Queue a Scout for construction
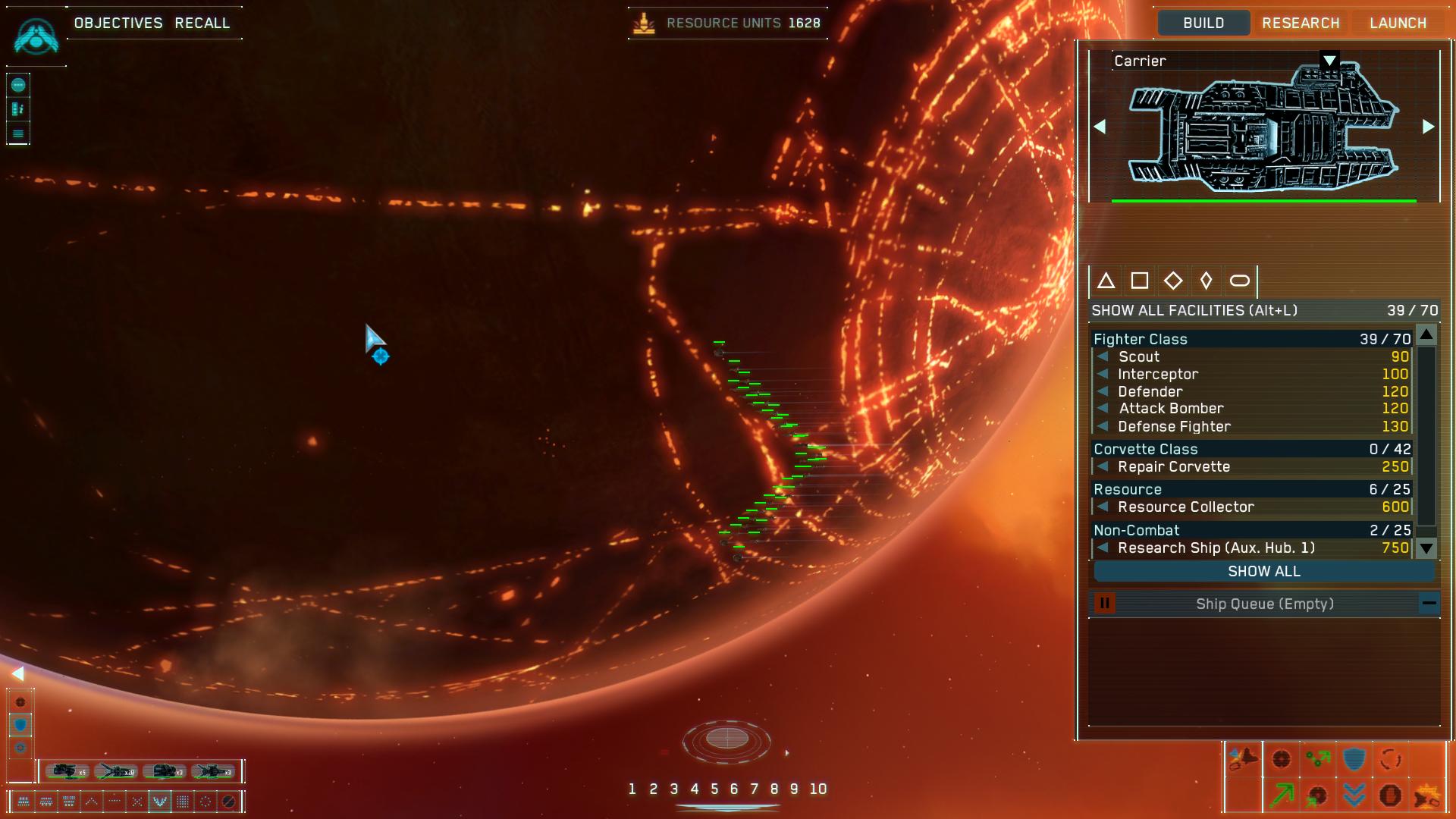This screenshot has width=1456, height=819. [1139, 356]
